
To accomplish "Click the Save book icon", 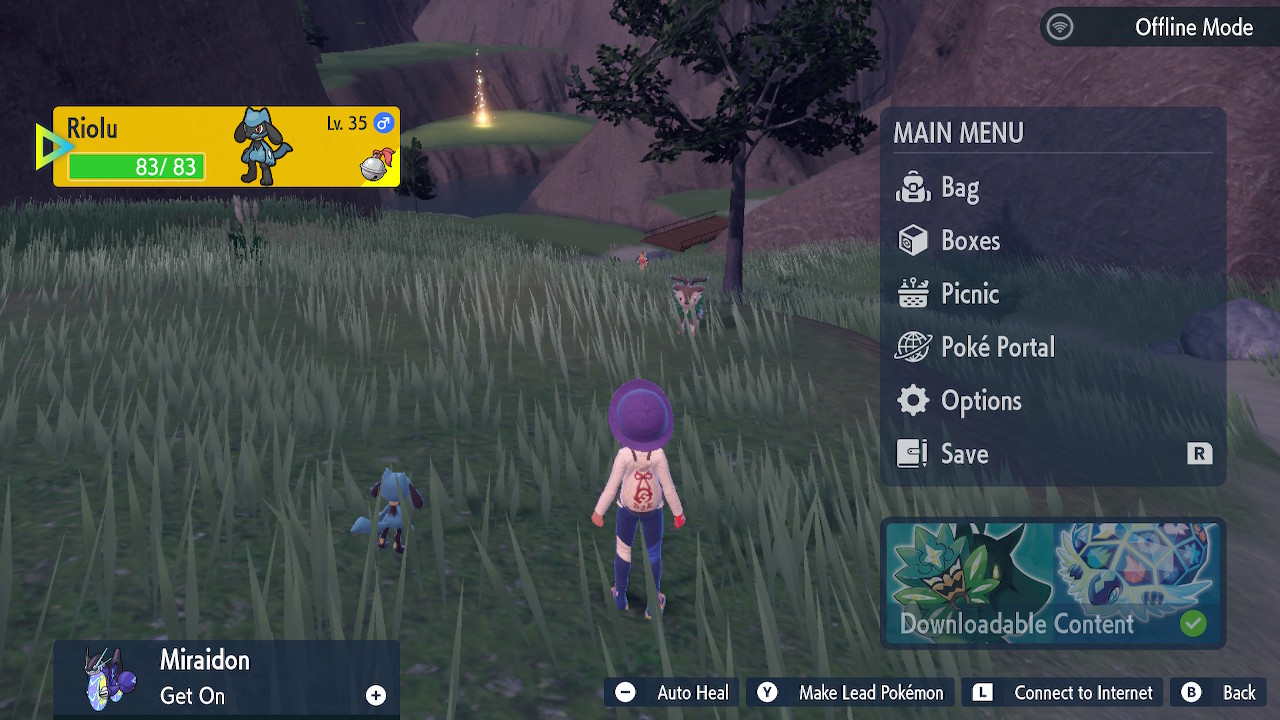I will [x=911, y=452].
